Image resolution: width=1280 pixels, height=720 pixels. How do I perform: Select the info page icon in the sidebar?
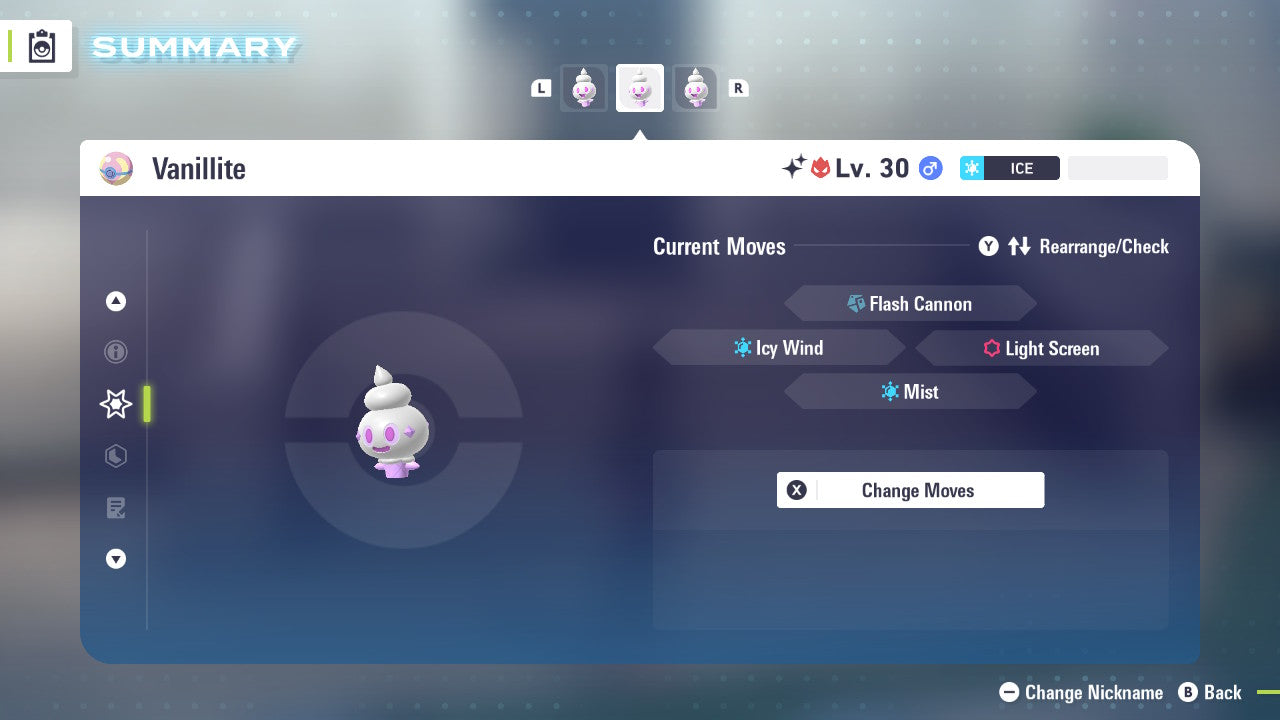116,352
